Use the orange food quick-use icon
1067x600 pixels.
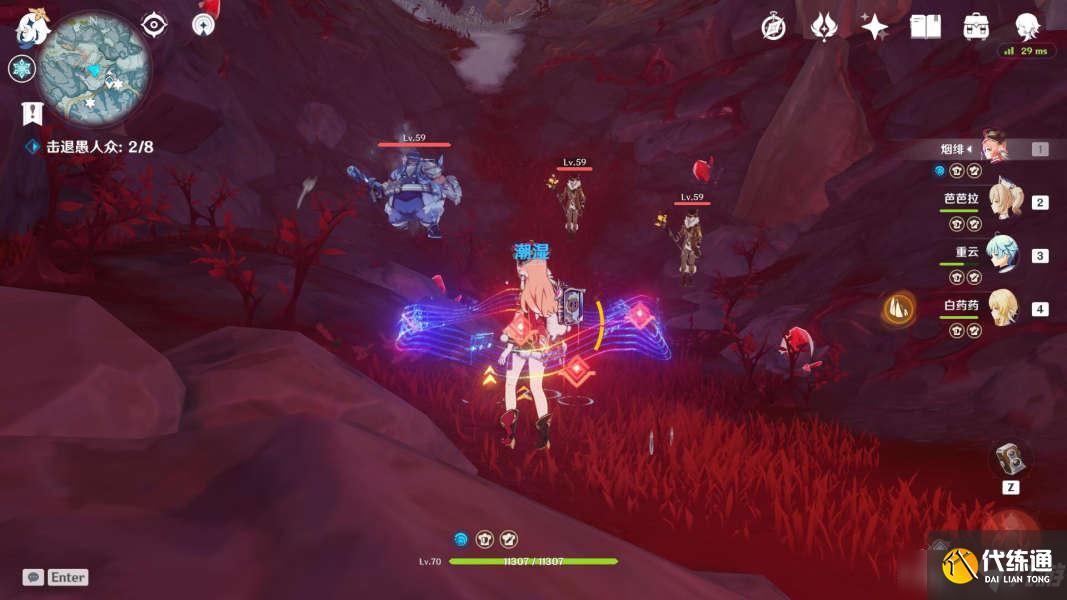point(900,310)
